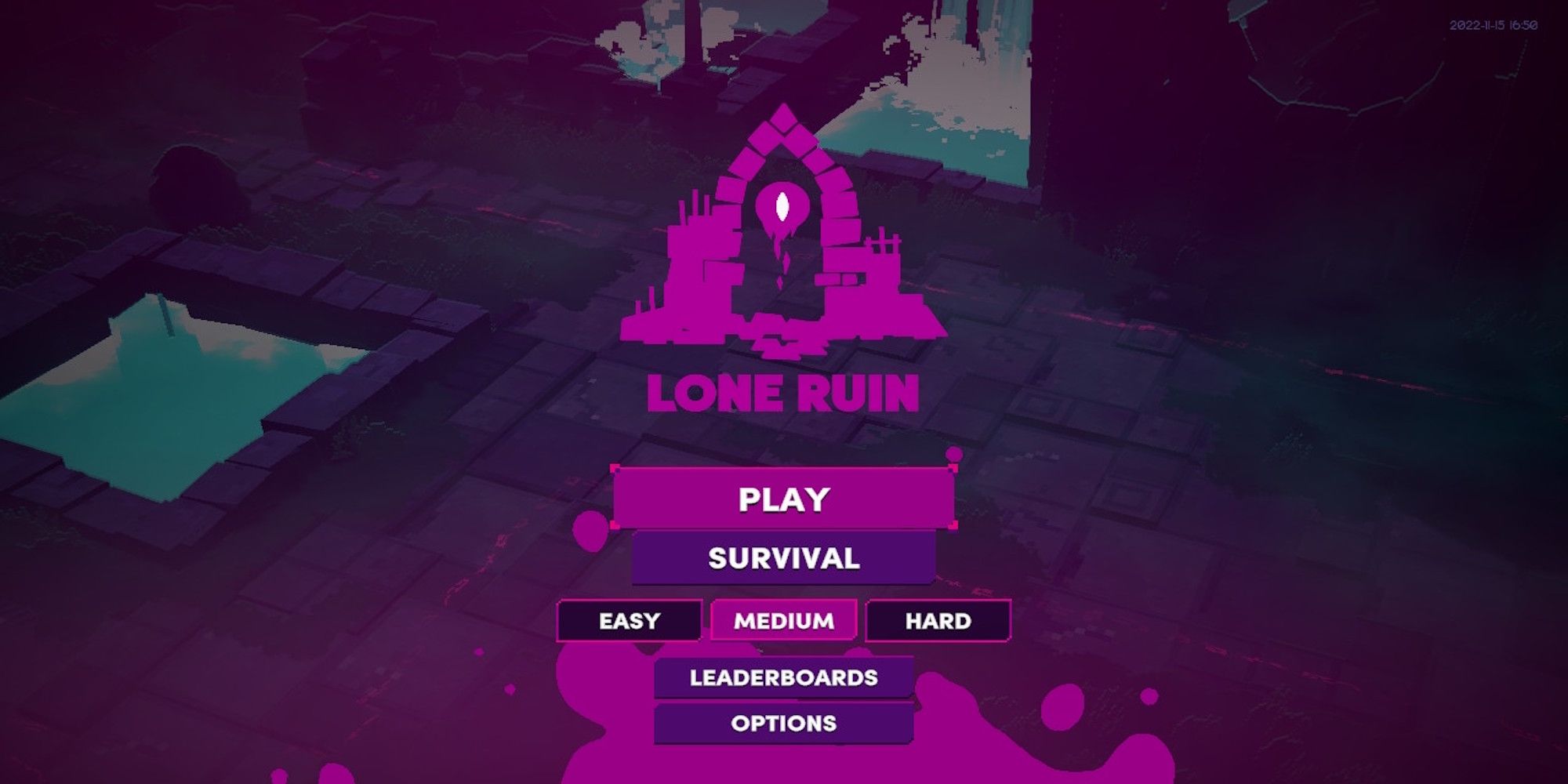Open the LEADERBOARDS screen
The width and height of the screenshot is (1568, 784).
pyautogui.click(x=782, y=679)
